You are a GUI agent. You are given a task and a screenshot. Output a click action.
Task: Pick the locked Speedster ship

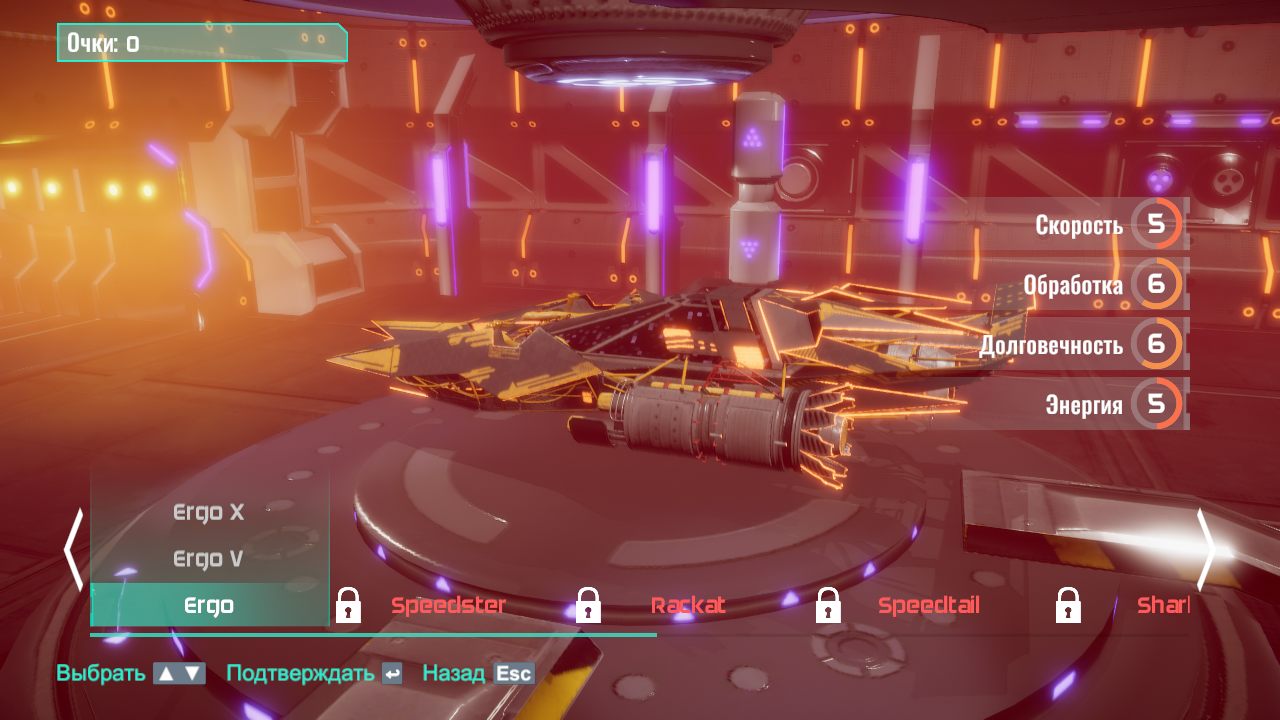click(x=448, y=605)
